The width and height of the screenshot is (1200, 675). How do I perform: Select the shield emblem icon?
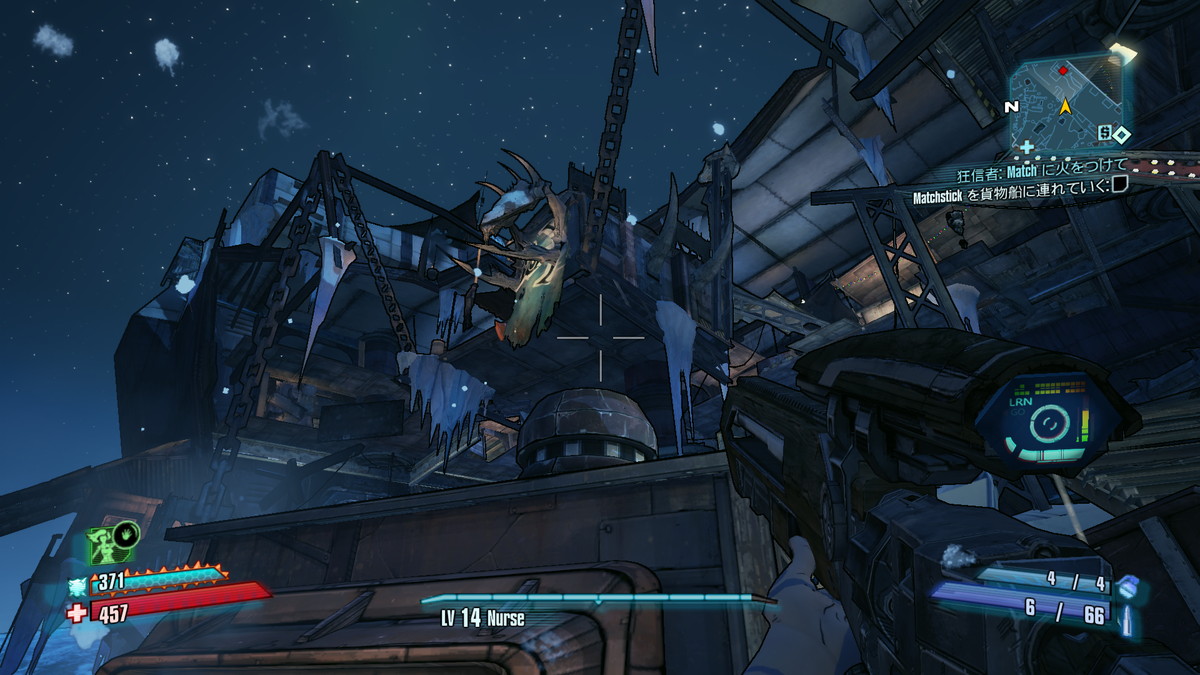pyautogui.click(x=78, y=586)
